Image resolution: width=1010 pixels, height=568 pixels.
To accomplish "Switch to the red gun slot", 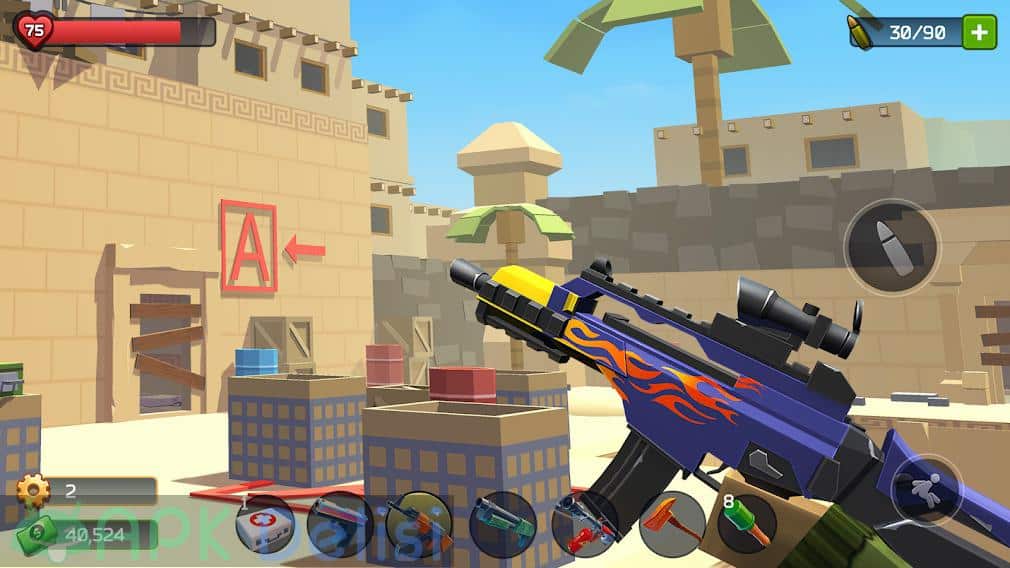I will click(x=585, y=524).
